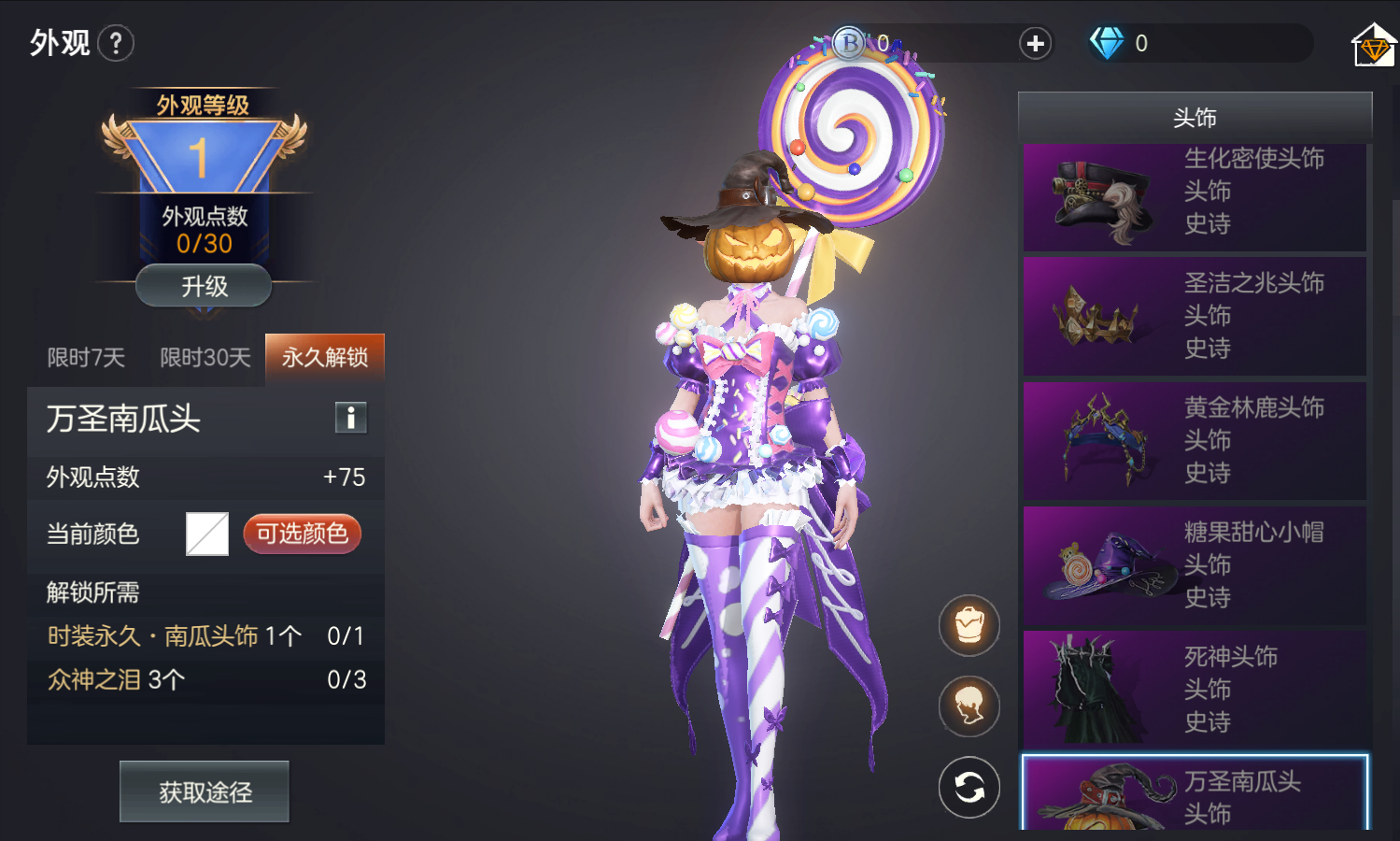The width and height of the screenshot is (1400, 841).
Task: Open the 可选颜色 color options
Action: coord(302,534)
